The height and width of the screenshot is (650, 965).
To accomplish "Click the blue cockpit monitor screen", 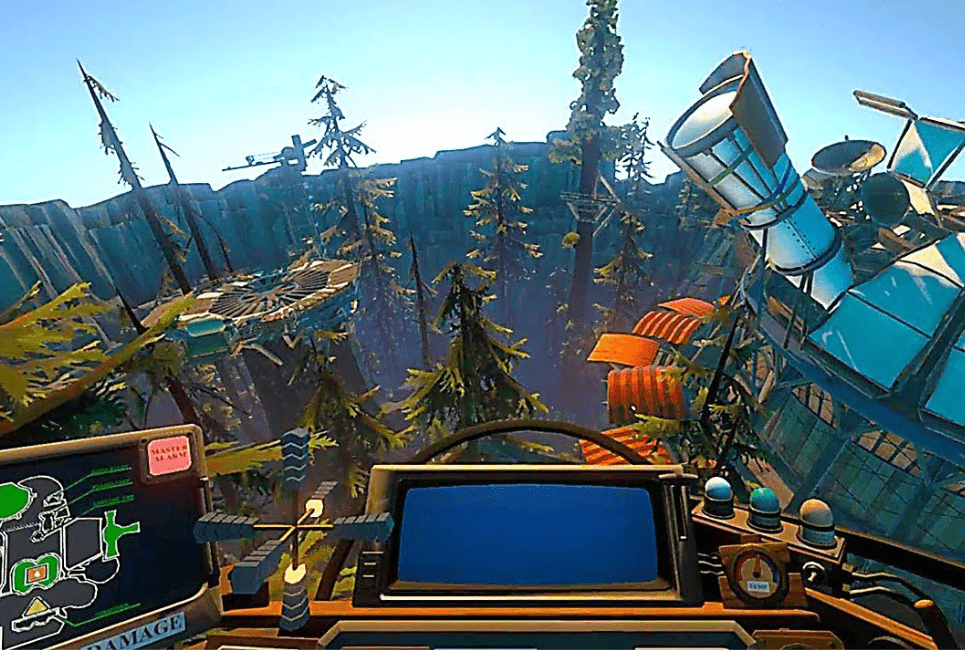I will [528, 533].
